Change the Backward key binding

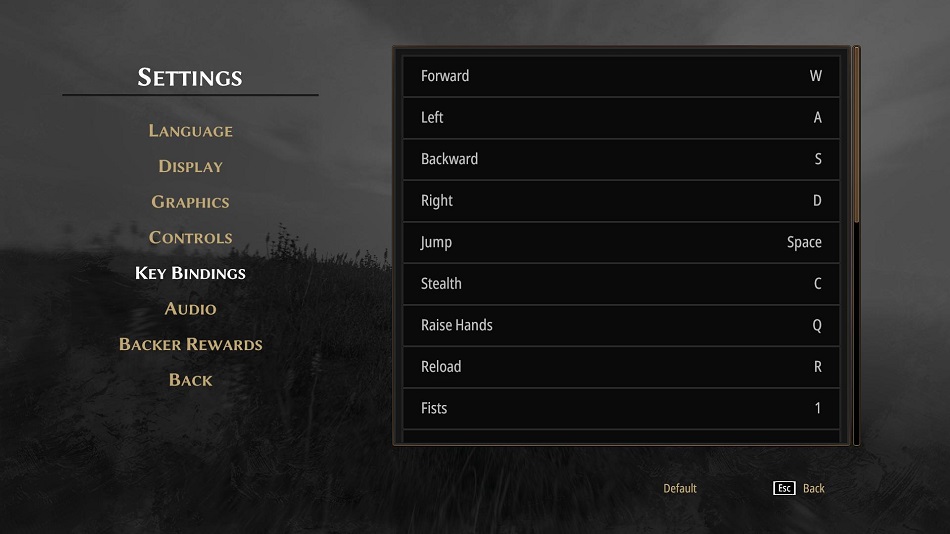coord(620,159)
